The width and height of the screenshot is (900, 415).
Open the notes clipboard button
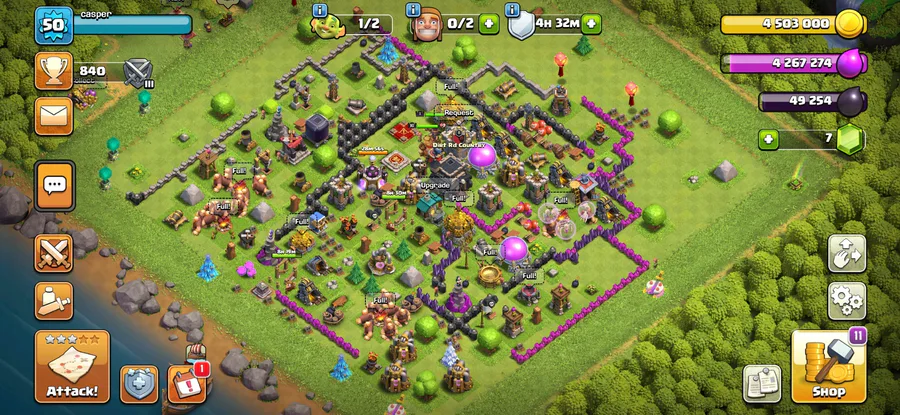point(760,383)
